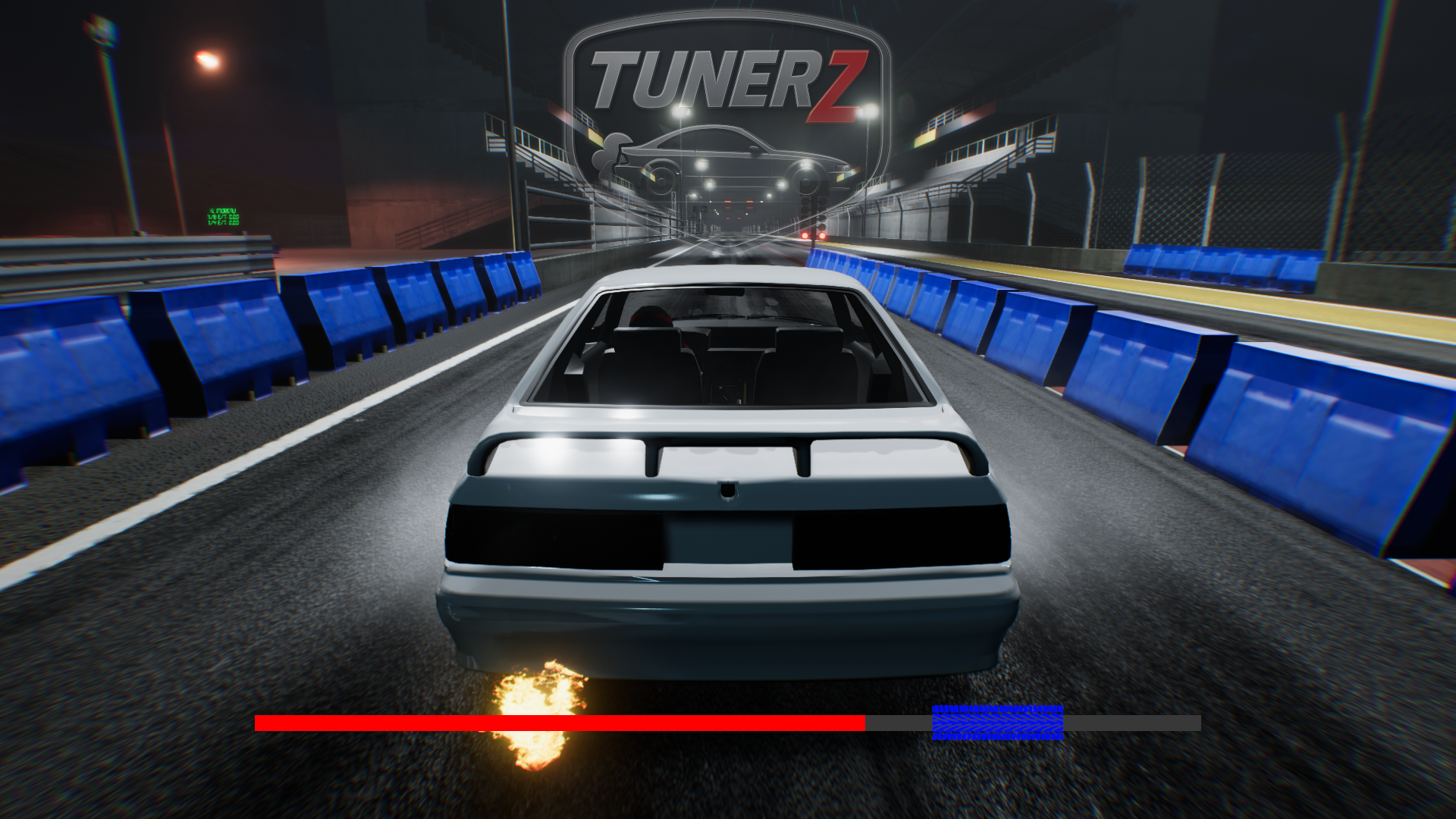Click the scoreboard driver name N. MOREAU

click(222, 210)
